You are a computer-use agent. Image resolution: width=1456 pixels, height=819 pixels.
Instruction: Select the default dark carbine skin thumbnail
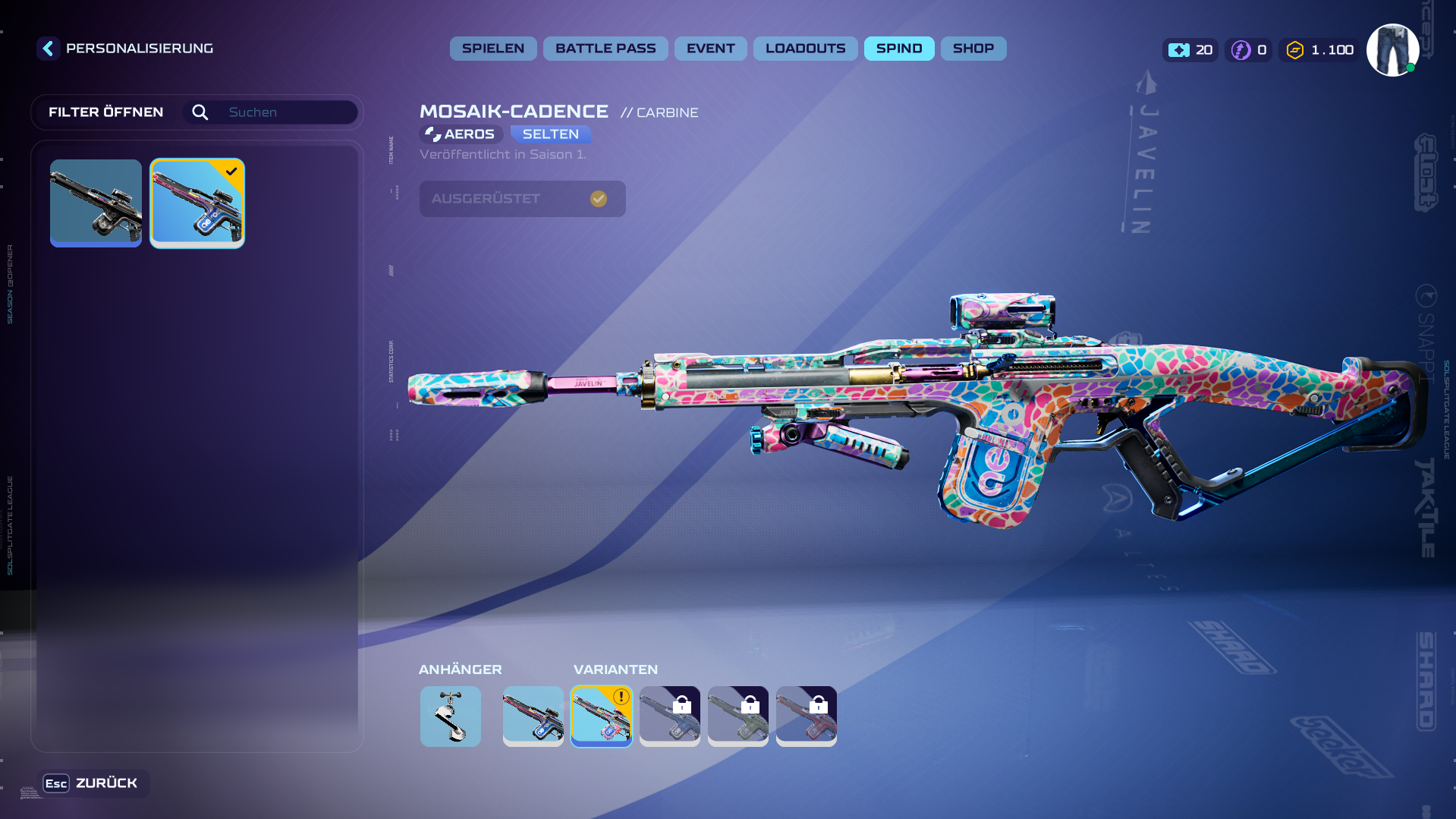click(x=96, y=203)
